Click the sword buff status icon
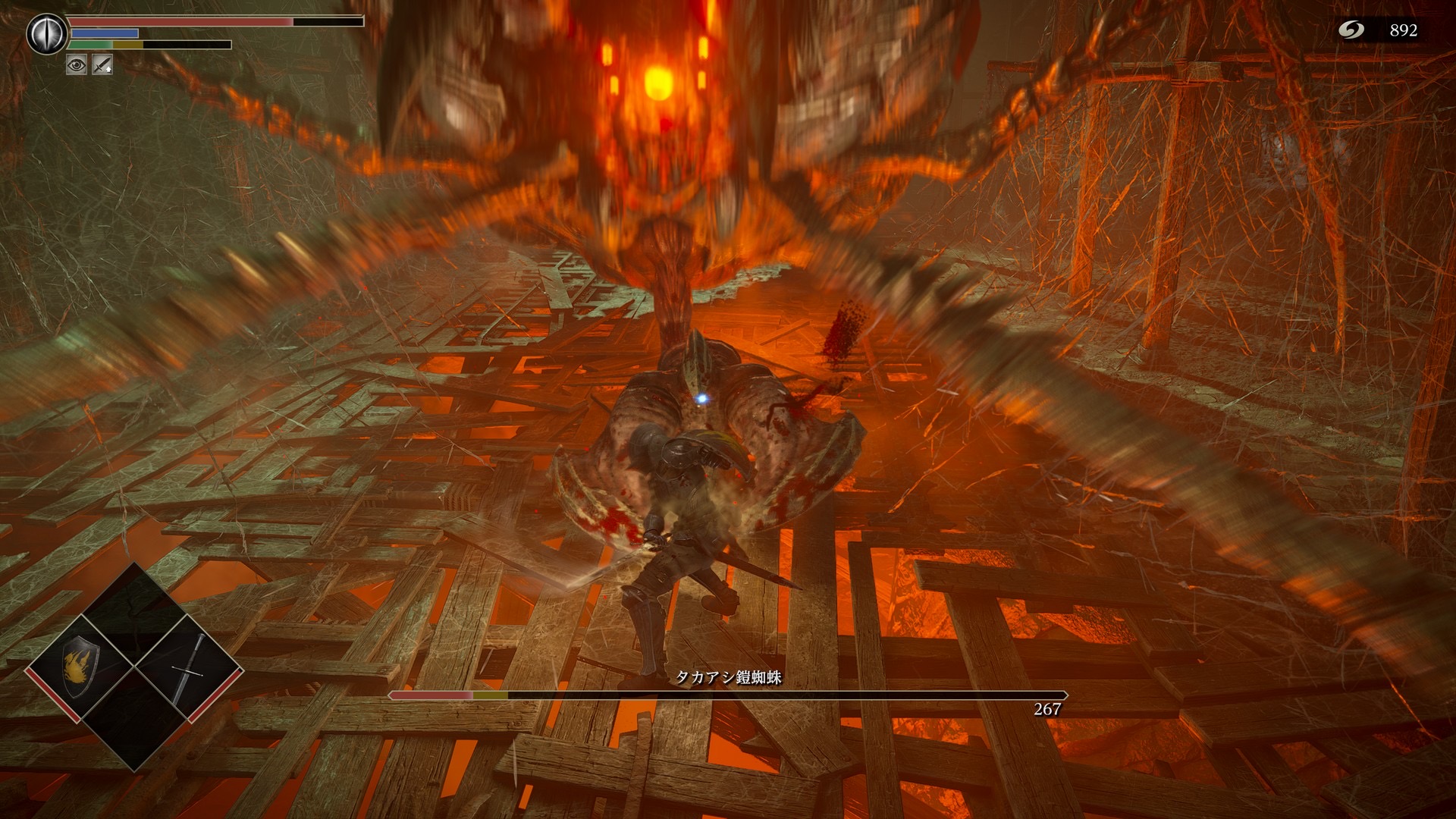Image resolution: width=1456 pixels, height=819 pixels. point(102,65)
